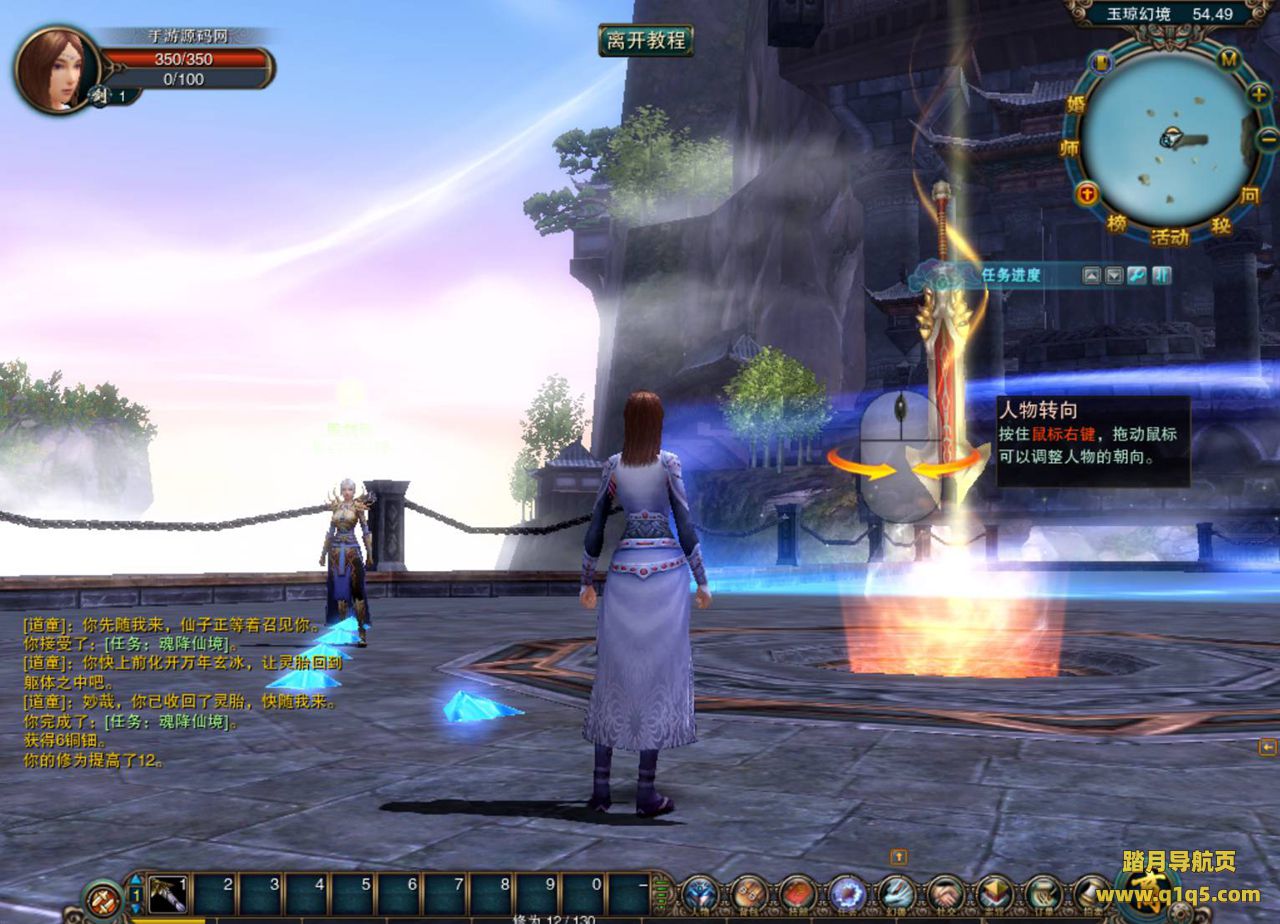Open the 榜 rankings button on minimap
This screenshot has height=924, width=1280.
[1116, 223]
